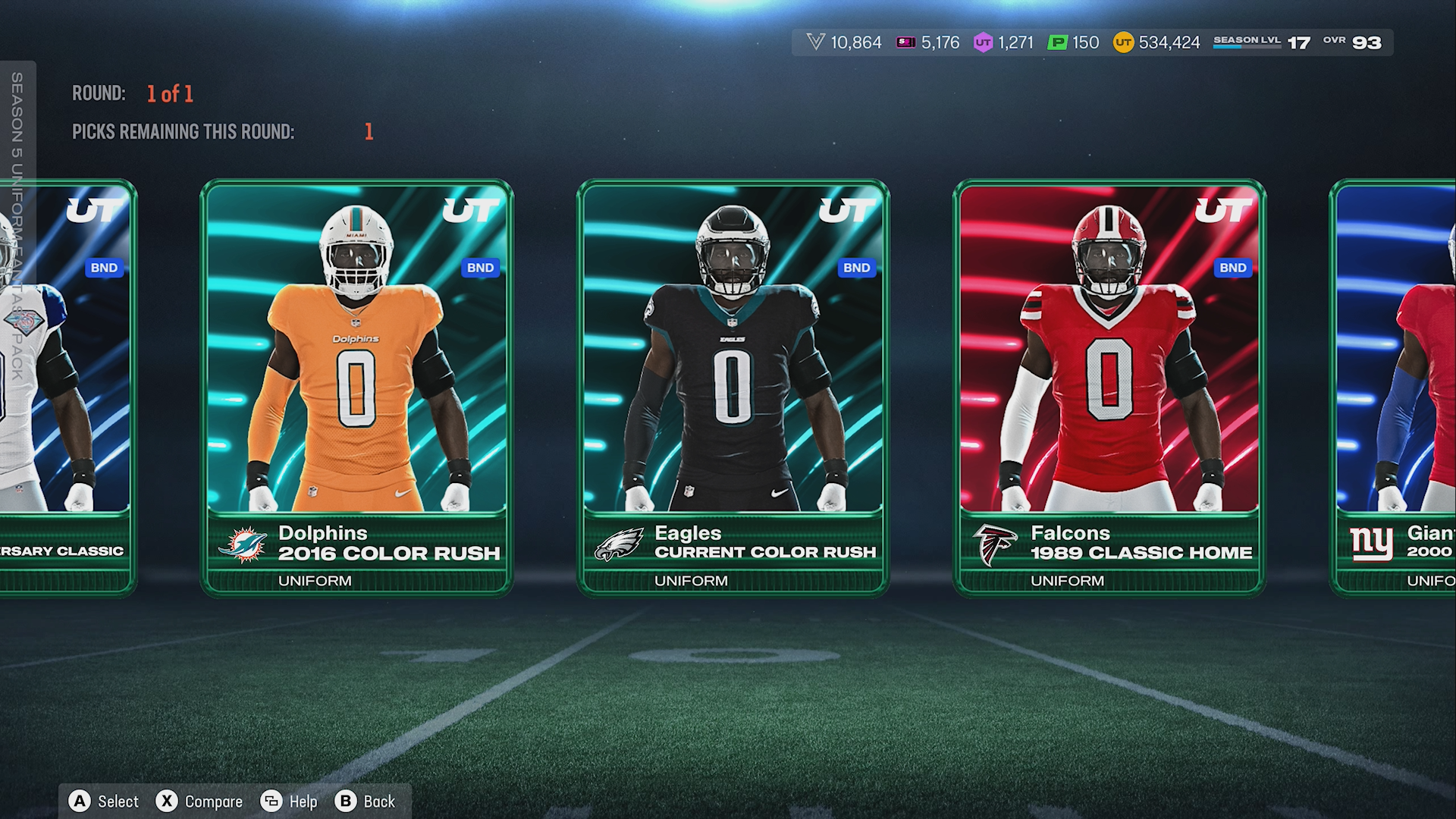The height and width of the screenshot is (819, 1456).
Task: Open Compare from the footer bar
Action: [x=199, y=802]
